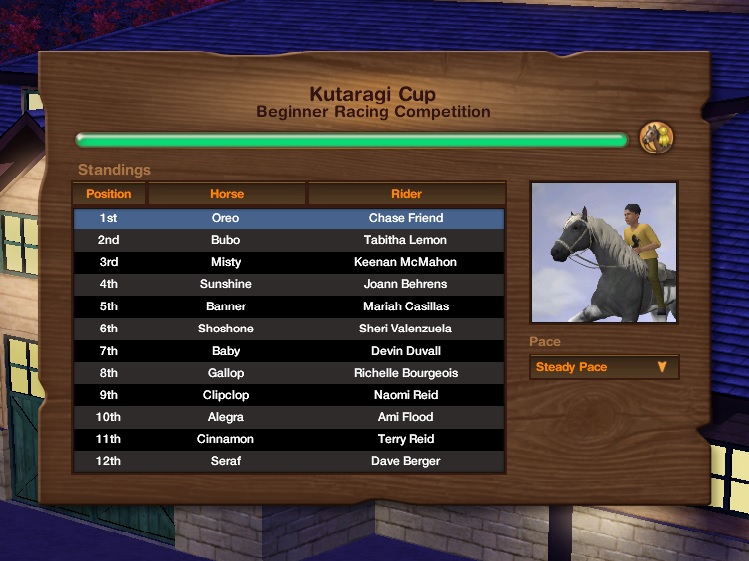Screen dimensions: 749x561
Task: Sort by the Horse column header
Action: pyautogui.click(x=227, y=194)
